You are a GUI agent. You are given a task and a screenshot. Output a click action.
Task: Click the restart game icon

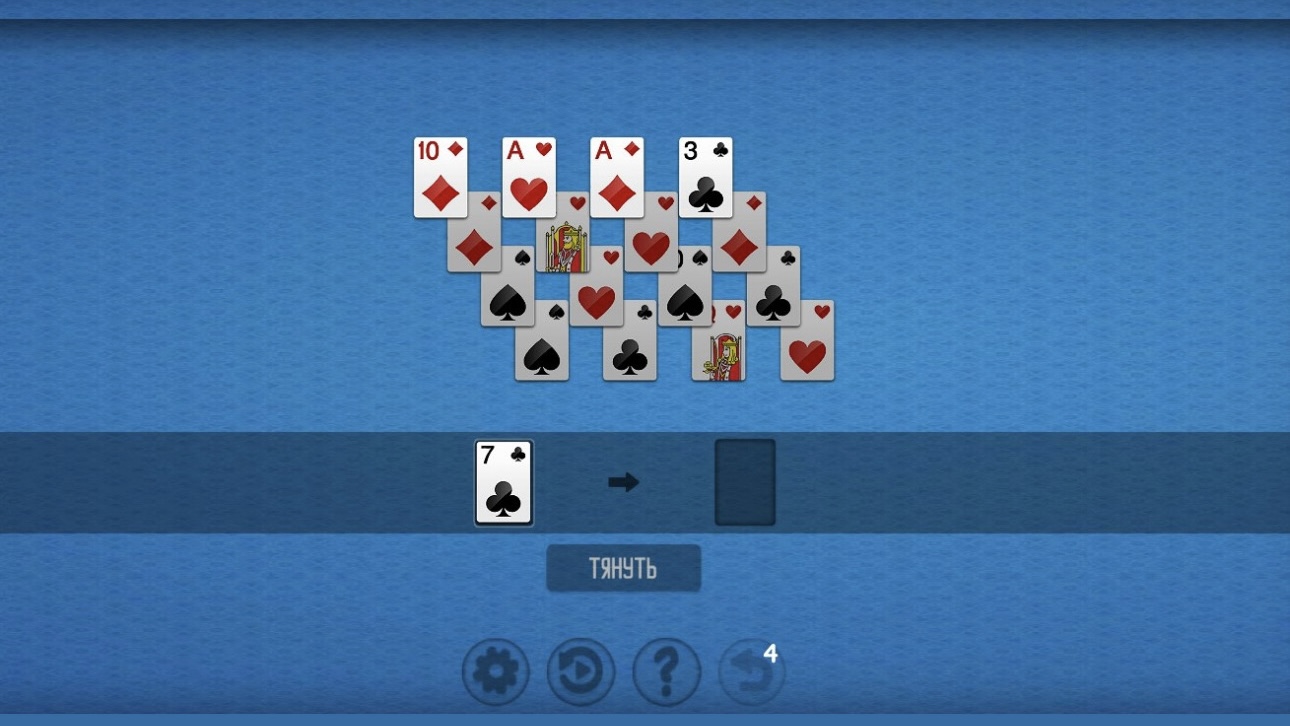click(580, 671)
